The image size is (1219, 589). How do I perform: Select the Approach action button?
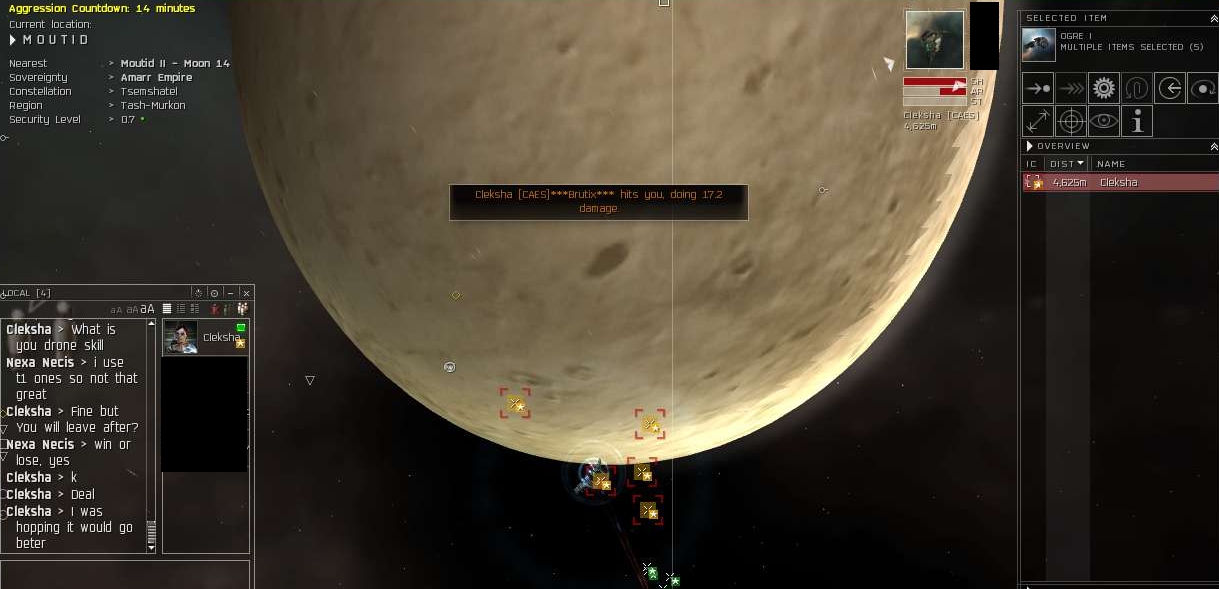point(1038,88)
